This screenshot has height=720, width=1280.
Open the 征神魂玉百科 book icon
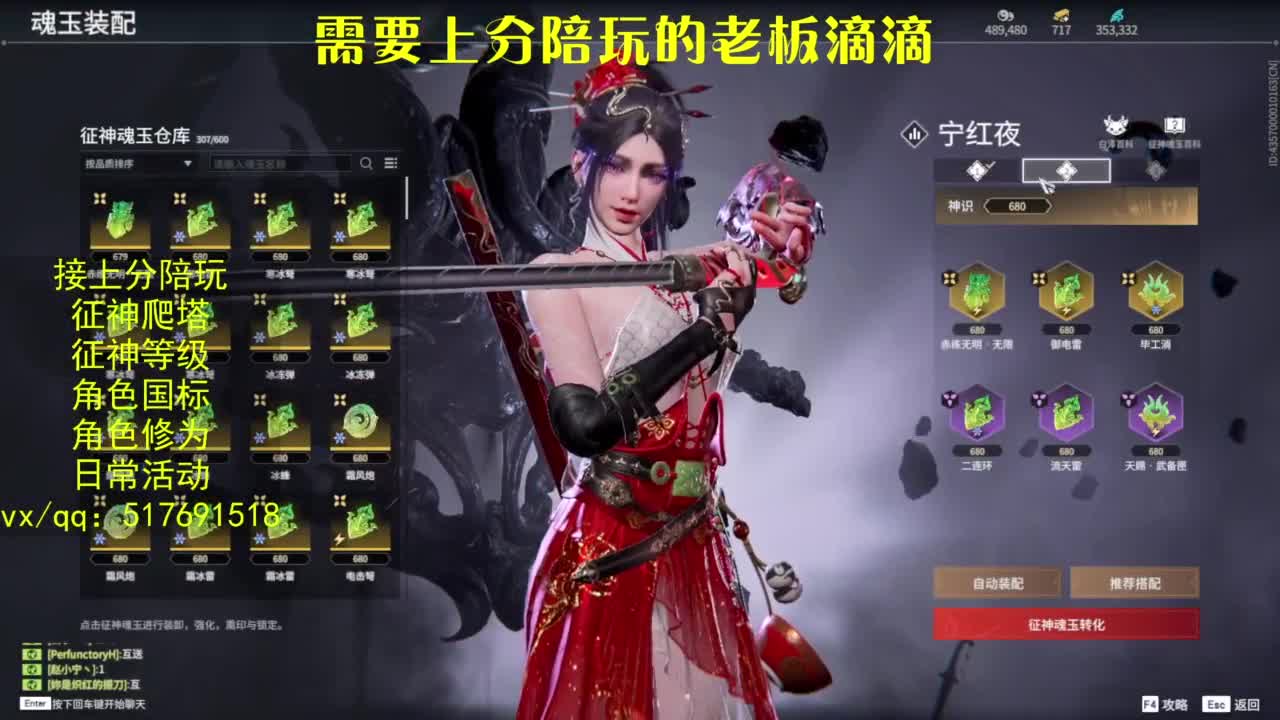(1176, 123)
